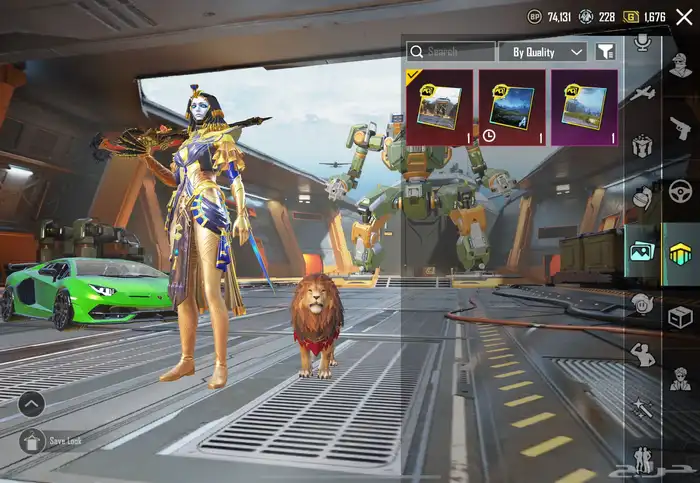Open the filter funnel options

pyautogui.click(x=605, y=51)
